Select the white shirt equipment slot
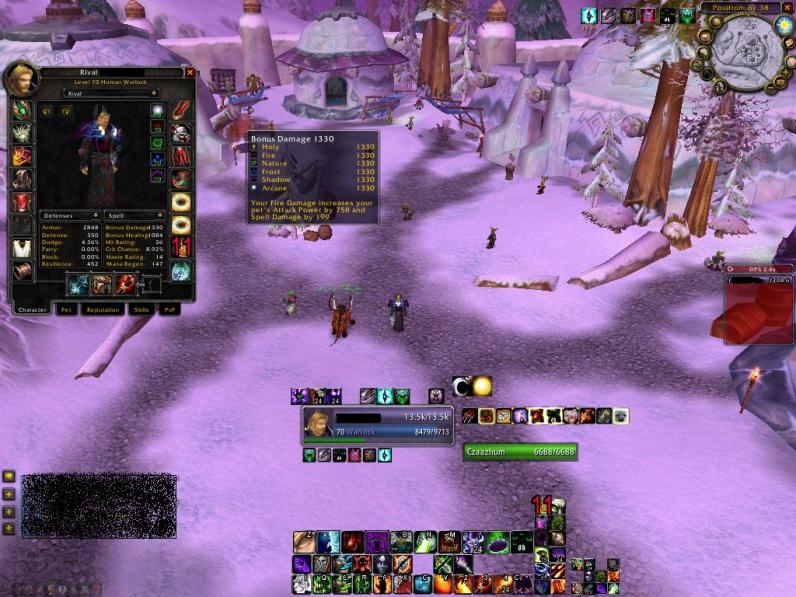 [x=21, y=248]
